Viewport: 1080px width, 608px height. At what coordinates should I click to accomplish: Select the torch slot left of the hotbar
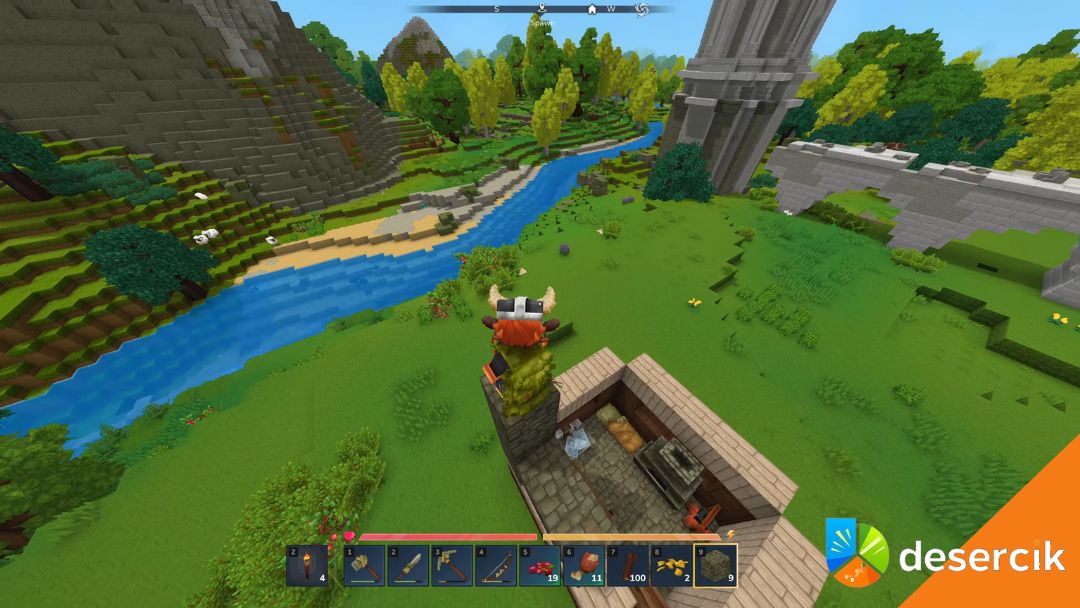(306, 565)
